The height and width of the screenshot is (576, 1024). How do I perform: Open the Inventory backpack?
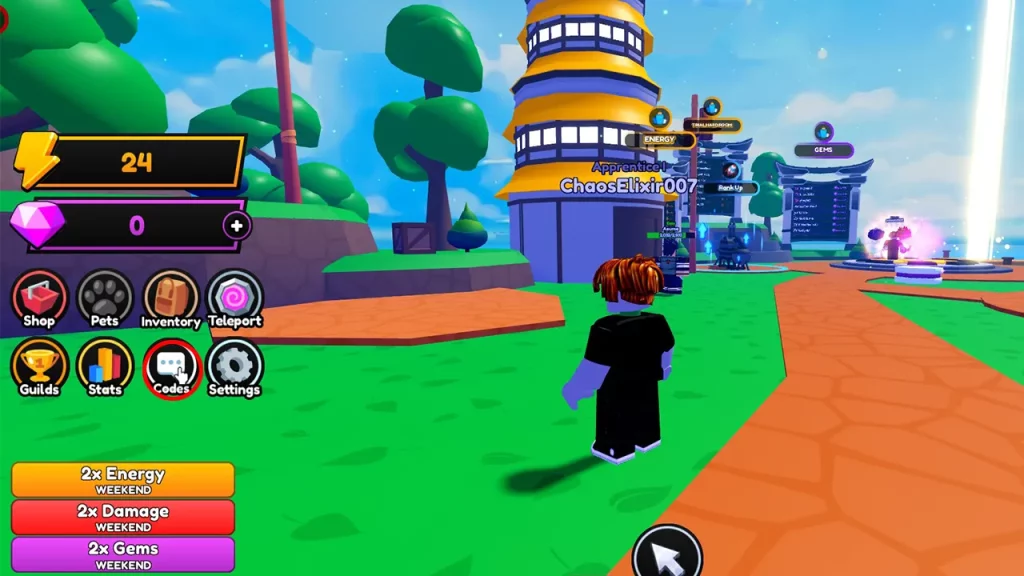171,298
